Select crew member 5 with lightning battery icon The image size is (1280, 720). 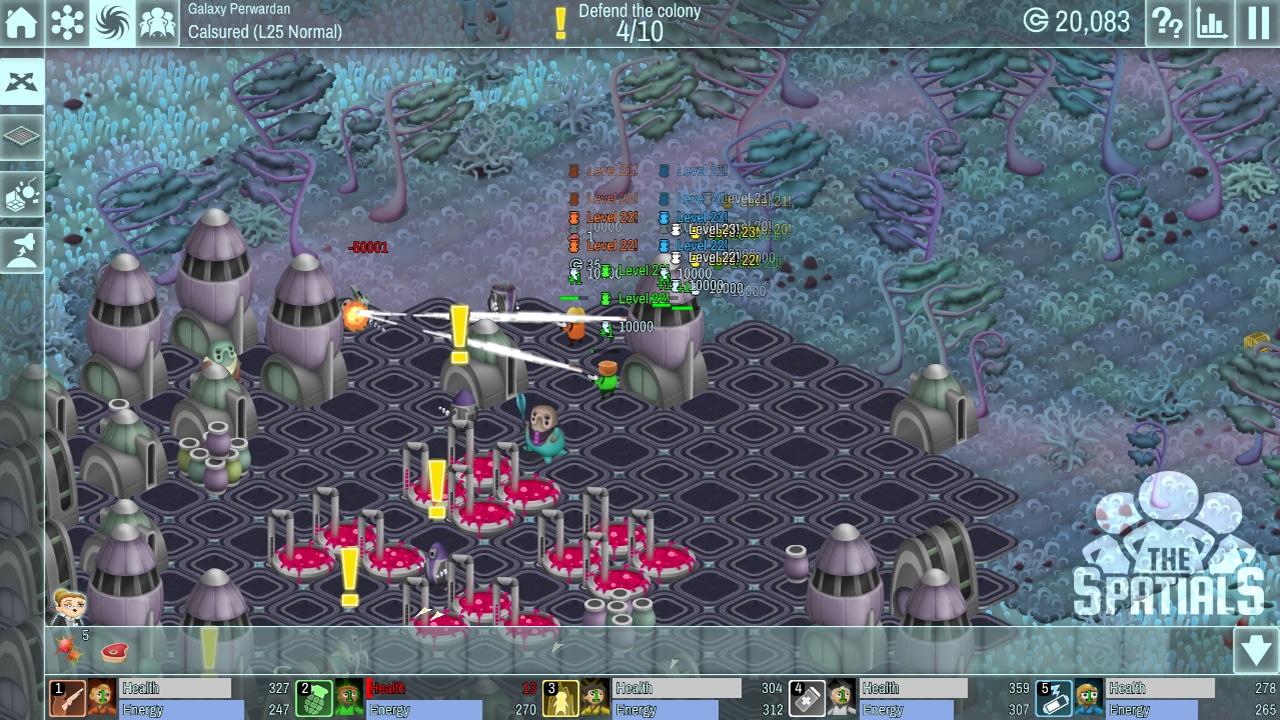(1052, 698)
